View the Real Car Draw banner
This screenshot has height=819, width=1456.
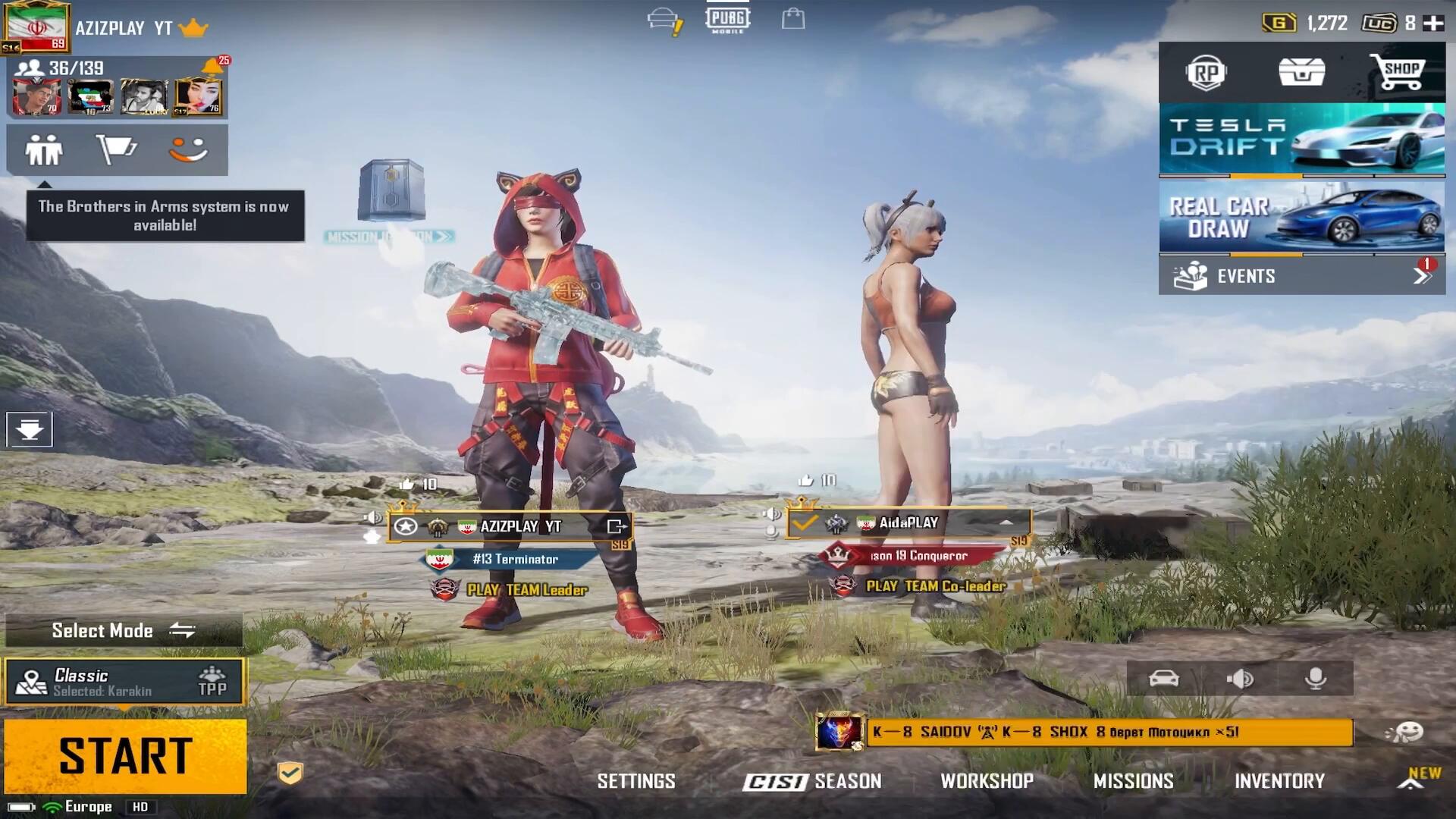1301,217
